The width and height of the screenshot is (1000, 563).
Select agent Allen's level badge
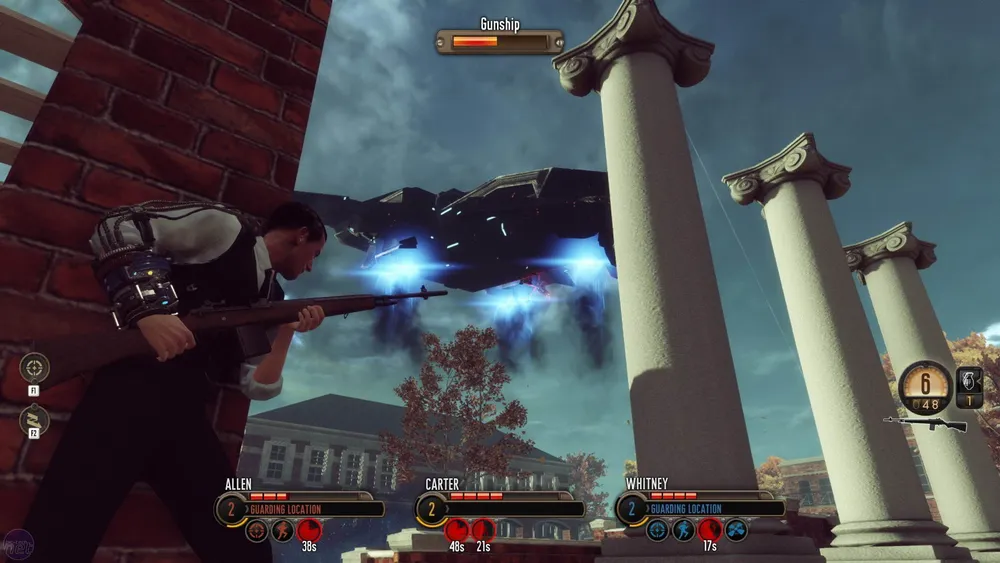(x=231, y=508)
